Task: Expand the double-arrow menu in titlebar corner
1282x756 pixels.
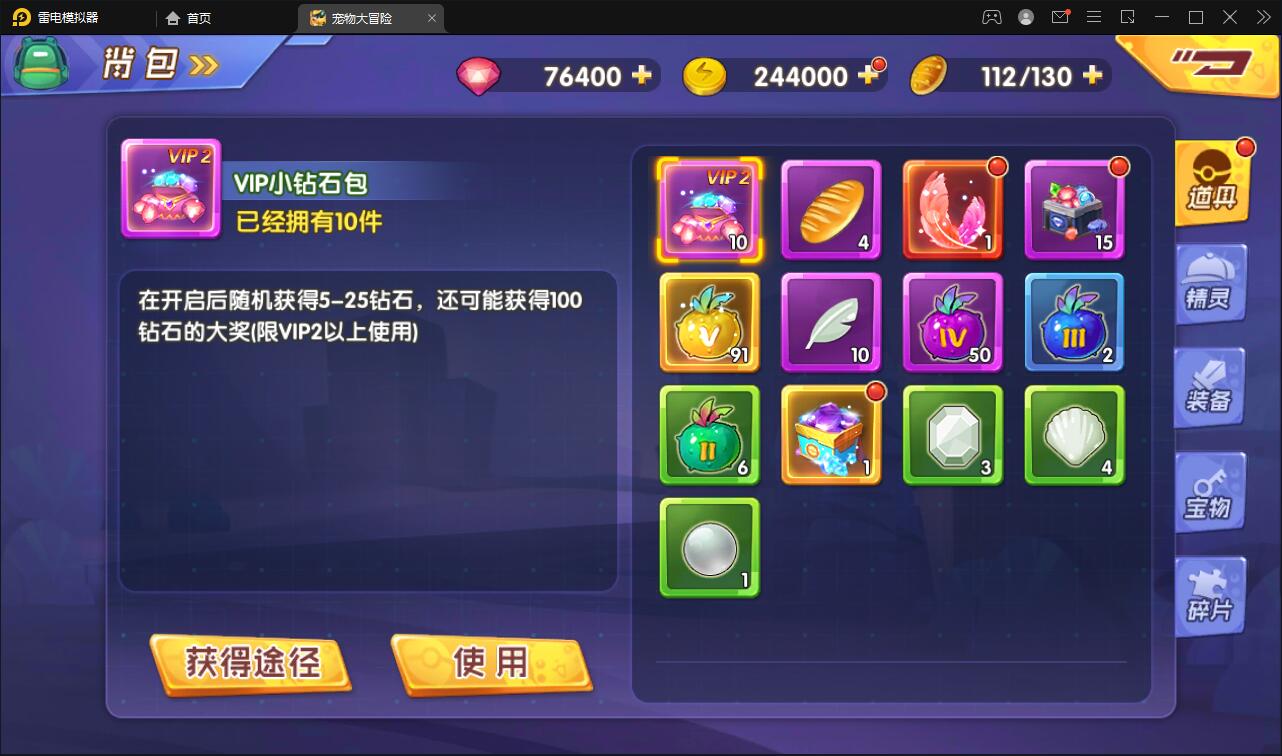Action: click(x=1262, y=17)
